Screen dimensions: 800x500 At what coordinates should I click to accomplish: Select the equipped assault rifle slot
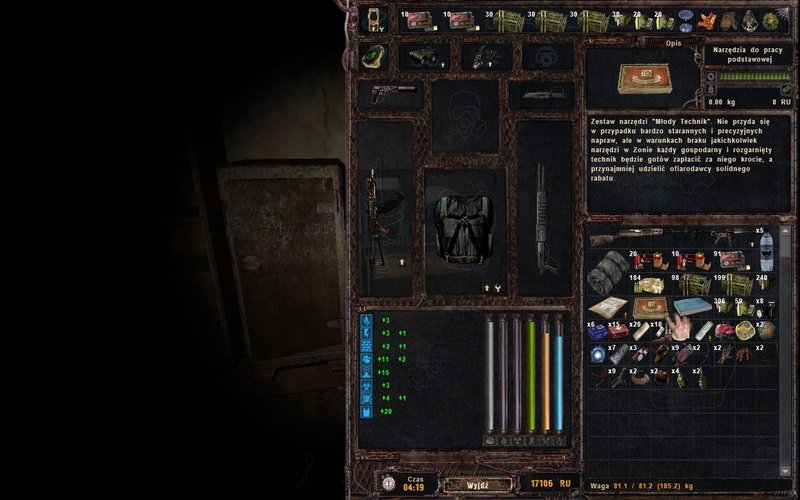coord(379,215)
